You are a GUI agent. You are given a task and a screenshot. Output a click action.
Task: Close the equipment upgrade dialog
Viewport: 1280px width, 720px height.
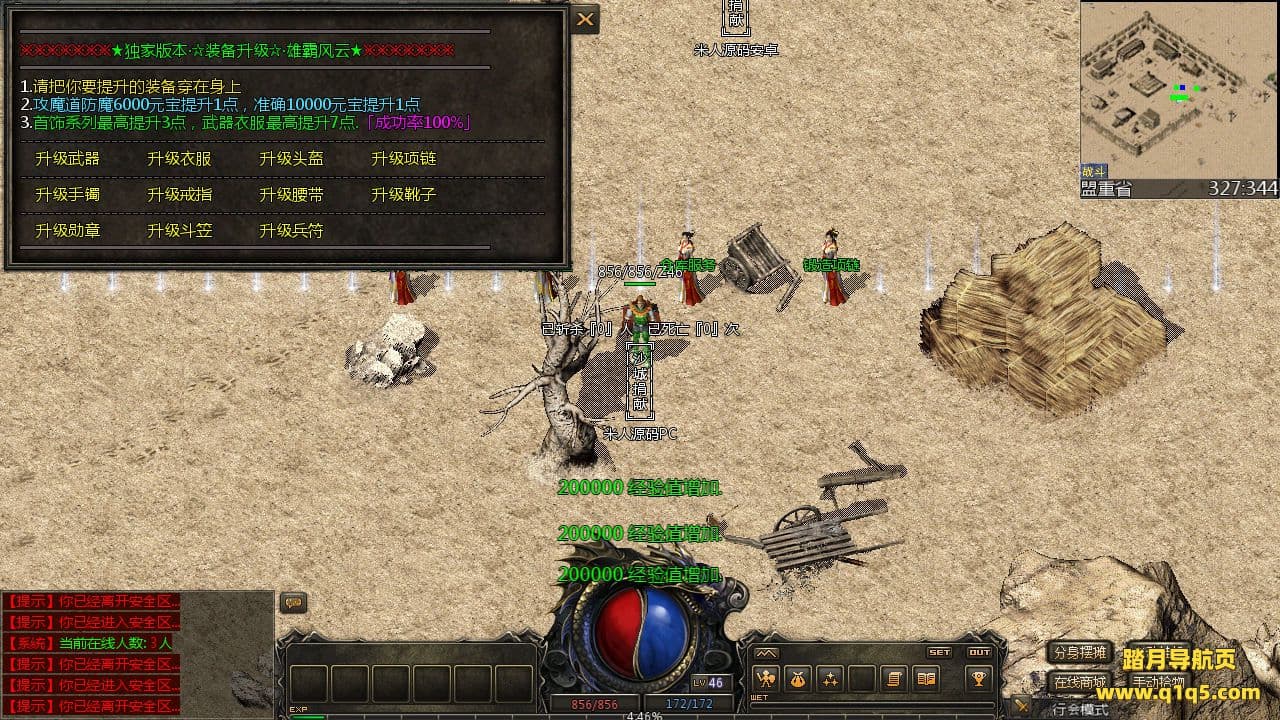point(585,19)
